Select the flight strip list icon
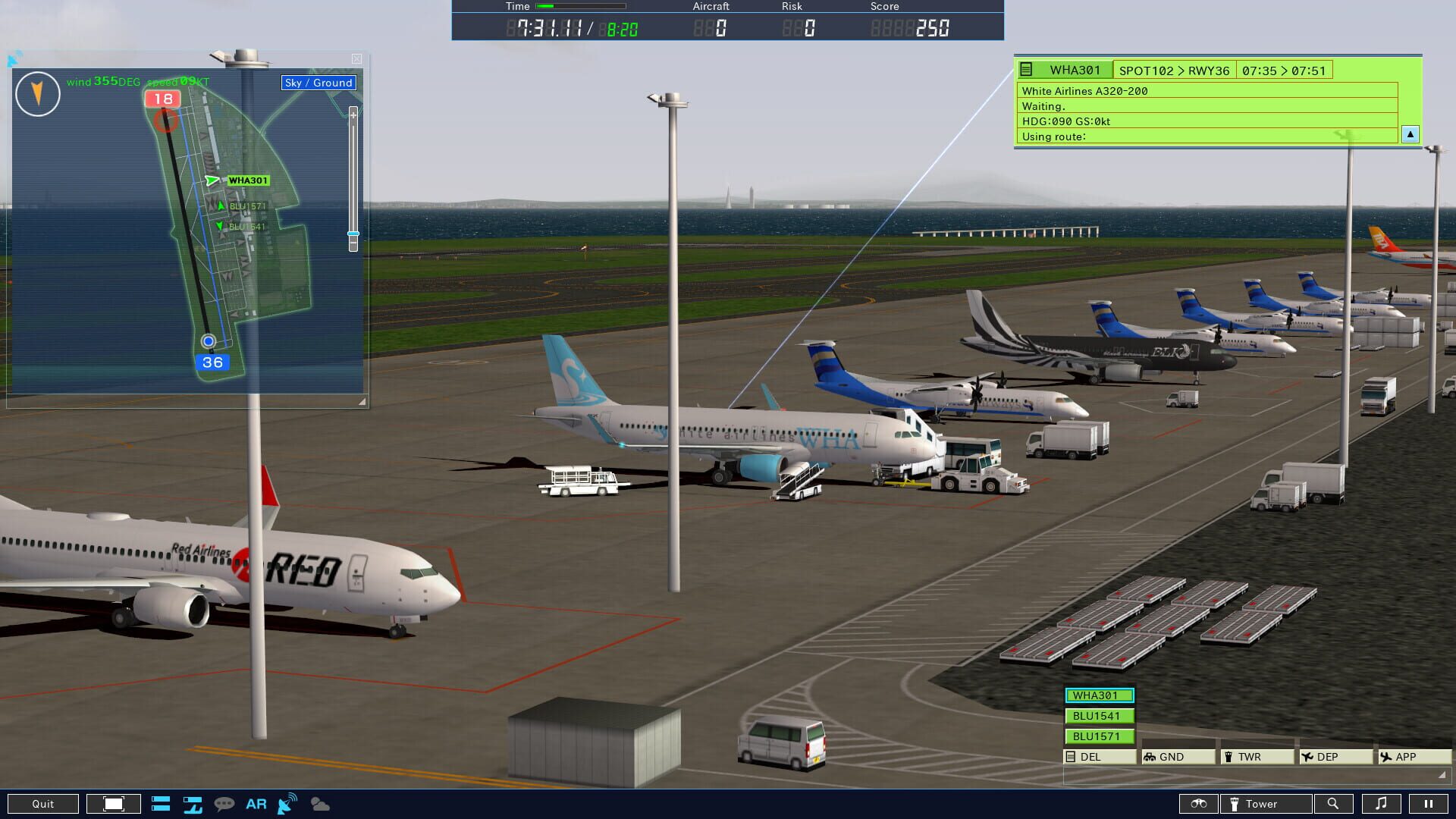This screenshot has width=1456, height=819. click(x=161, y=803)
